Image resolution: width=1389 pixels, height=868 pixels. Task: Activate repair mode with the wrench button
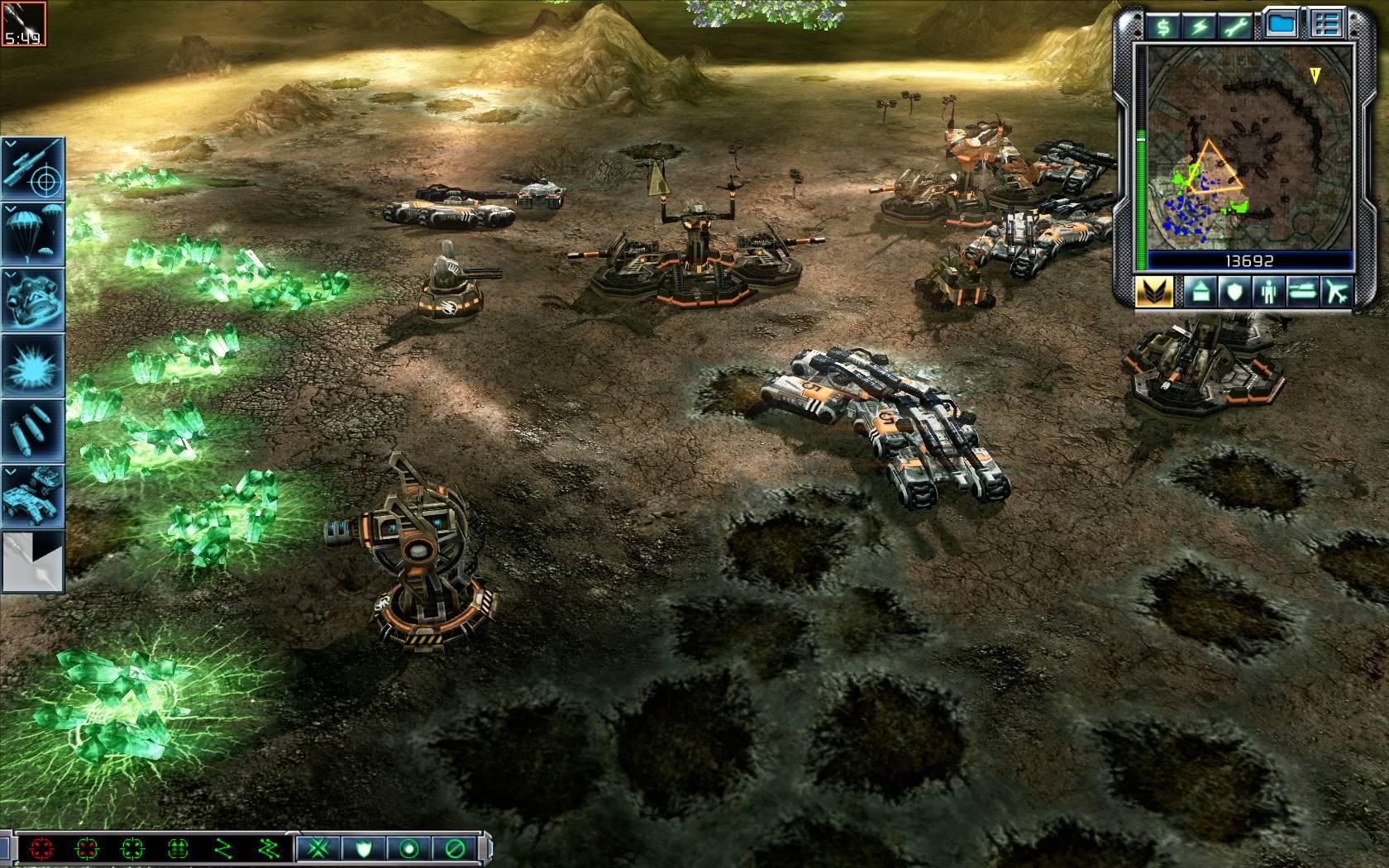coord(1235,26)
